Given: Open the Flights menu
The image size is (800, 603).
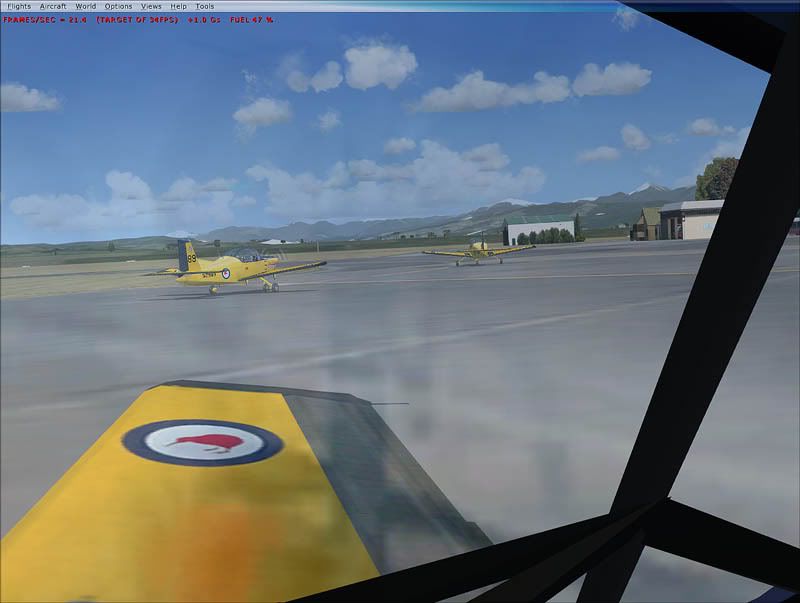Looking at the screenshot, I should [x=19, y=6].
